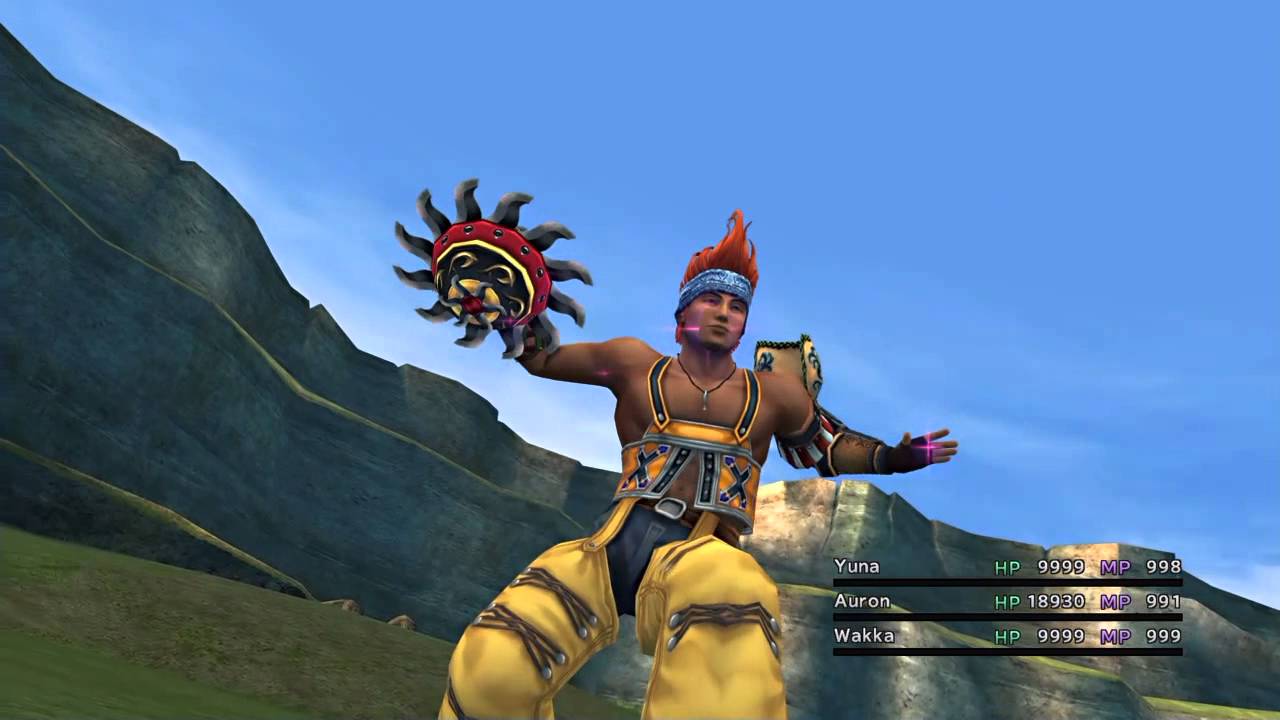
Task: Click the green HP label on Yuna's row
Action: [x=1007, y=566]
